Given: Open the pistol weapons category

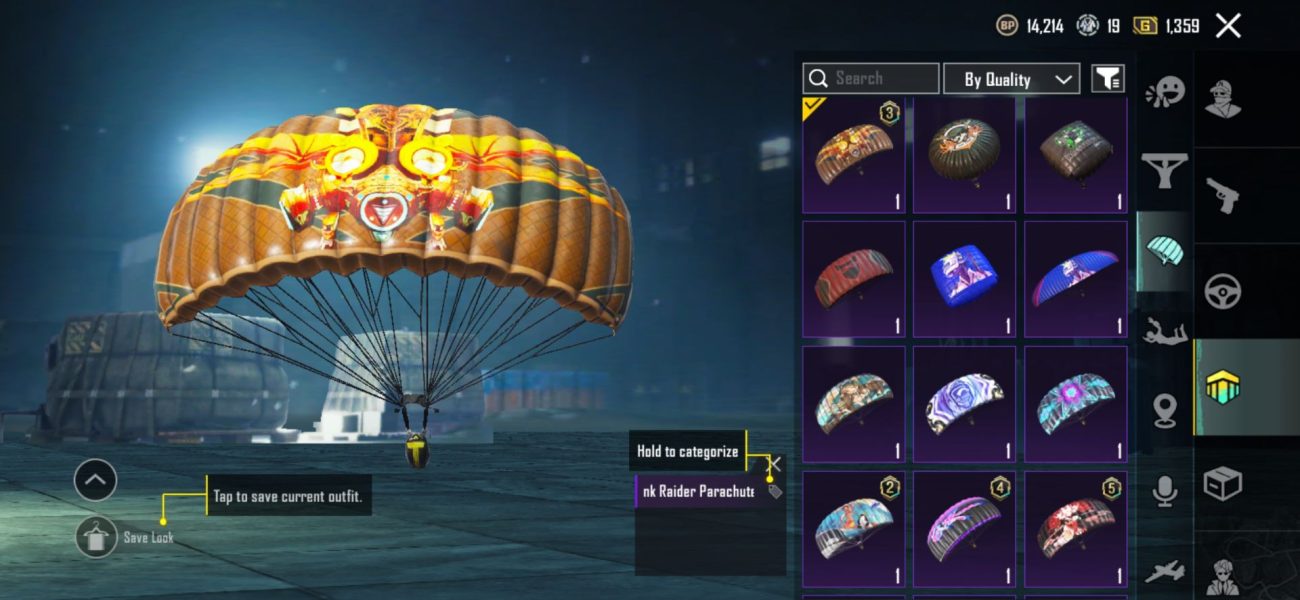Looking at the screenshot, I should coord(1222,195).
